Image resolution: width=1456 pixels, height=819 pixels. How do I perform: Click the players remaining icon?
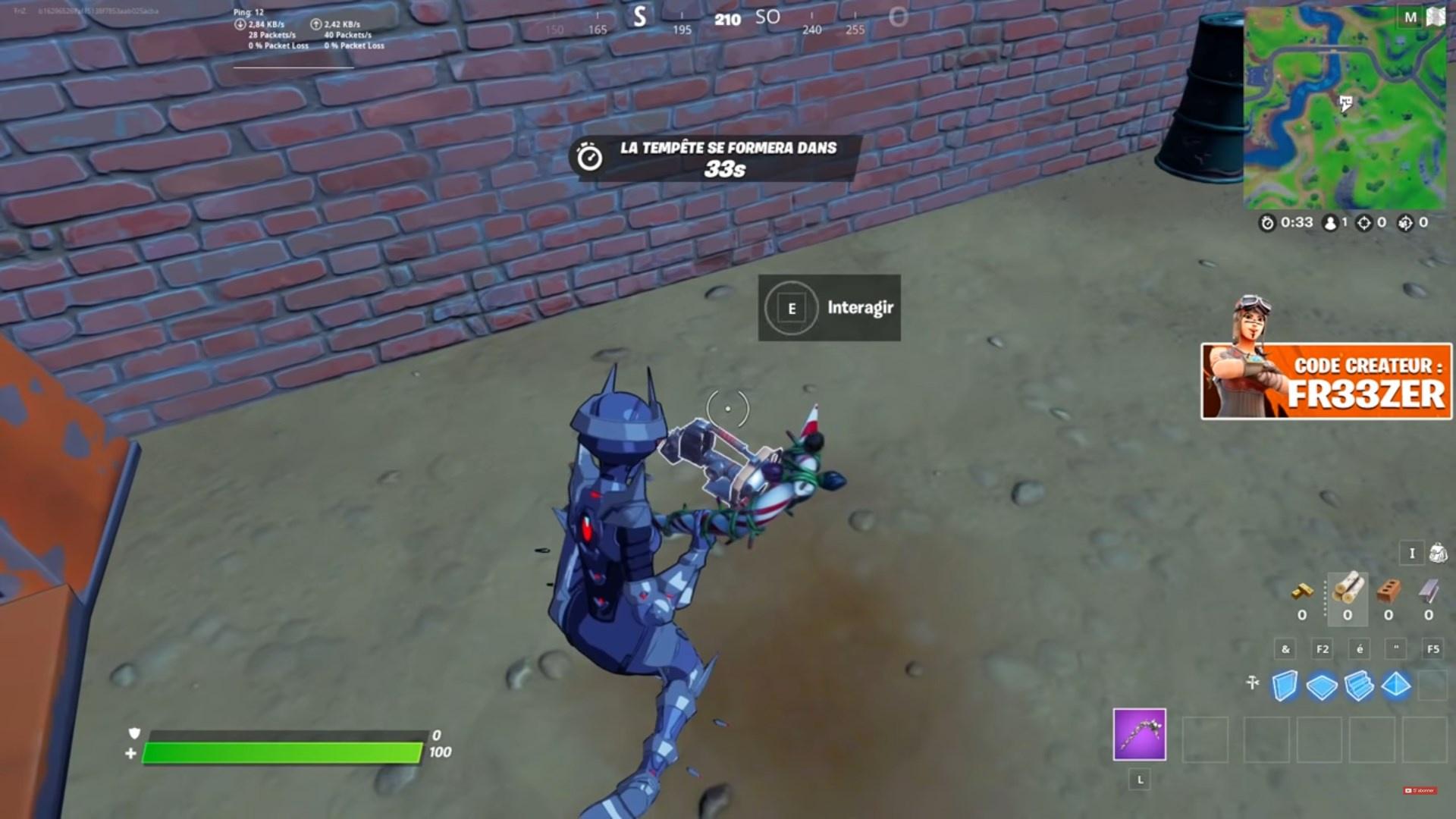(1329, 223)
